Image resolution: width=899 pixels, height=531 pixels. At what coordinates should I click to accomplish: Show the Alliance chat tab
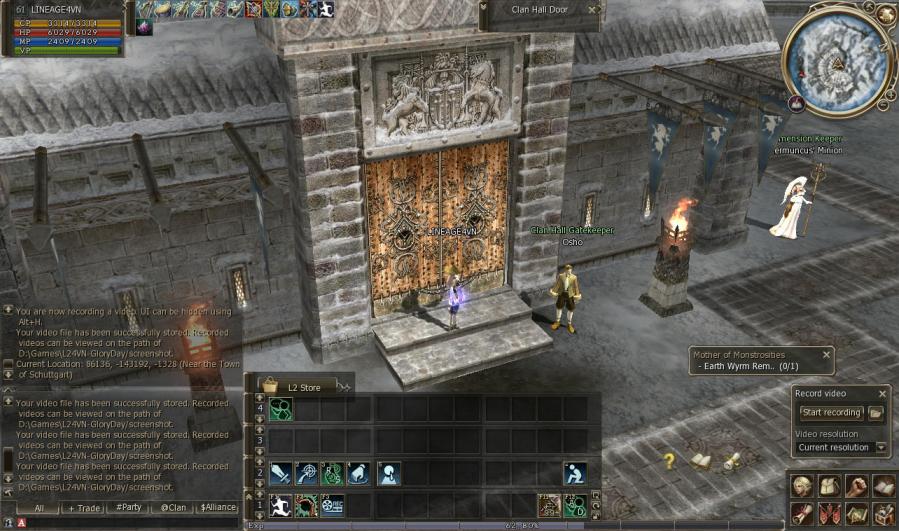[x=217, y=508]
